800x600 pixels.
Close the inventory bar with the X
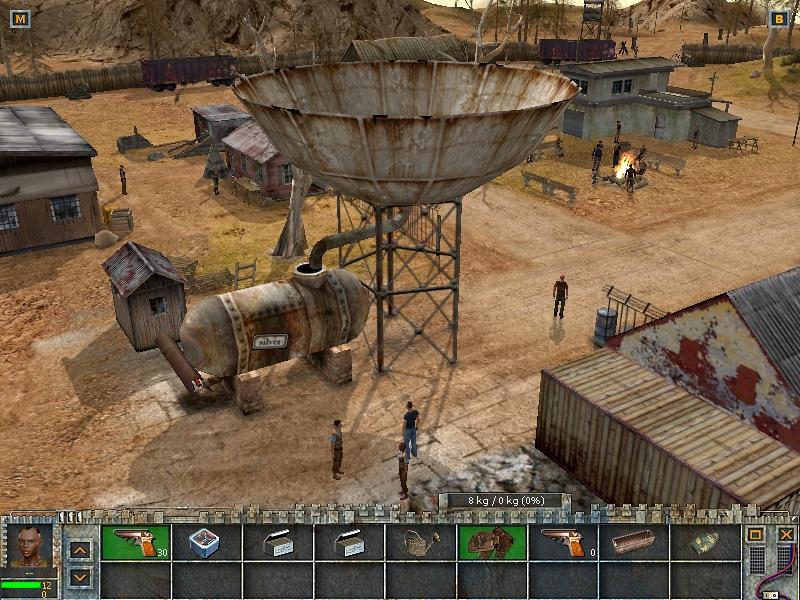786,535
